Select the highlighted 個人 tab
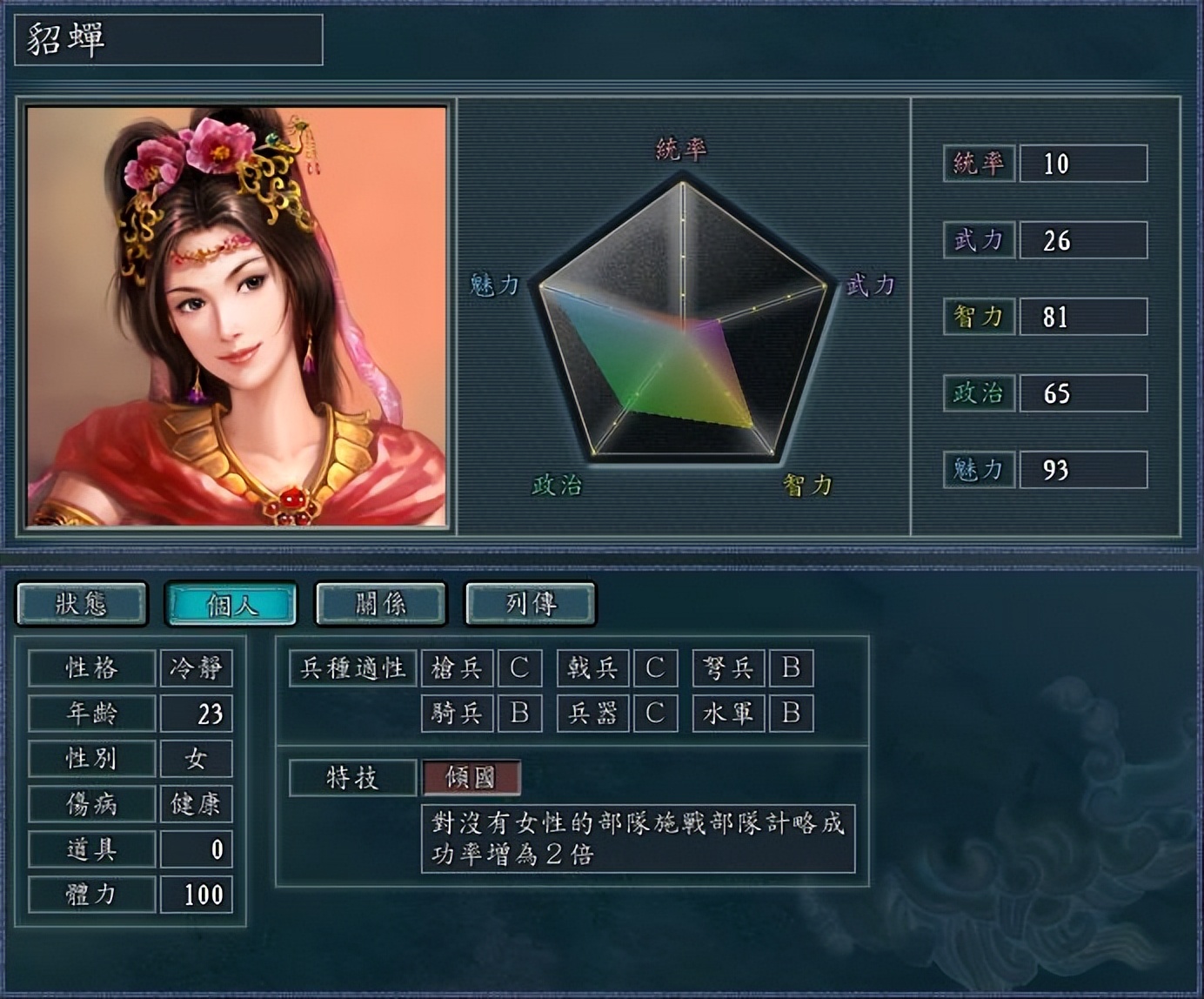Image resolution: width=1204 pixels, height=999 pixels. (x=233, y=603)
